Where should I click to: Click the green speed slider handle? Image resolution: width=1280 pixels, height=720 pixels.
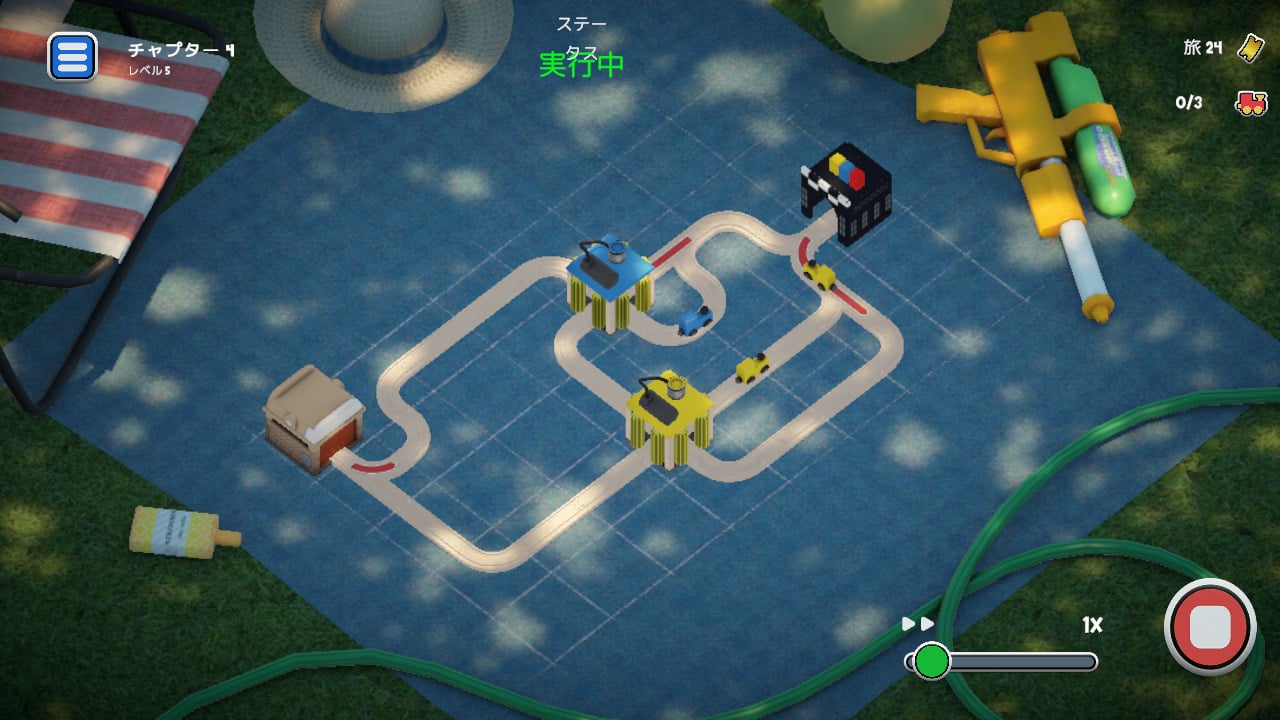934,658
